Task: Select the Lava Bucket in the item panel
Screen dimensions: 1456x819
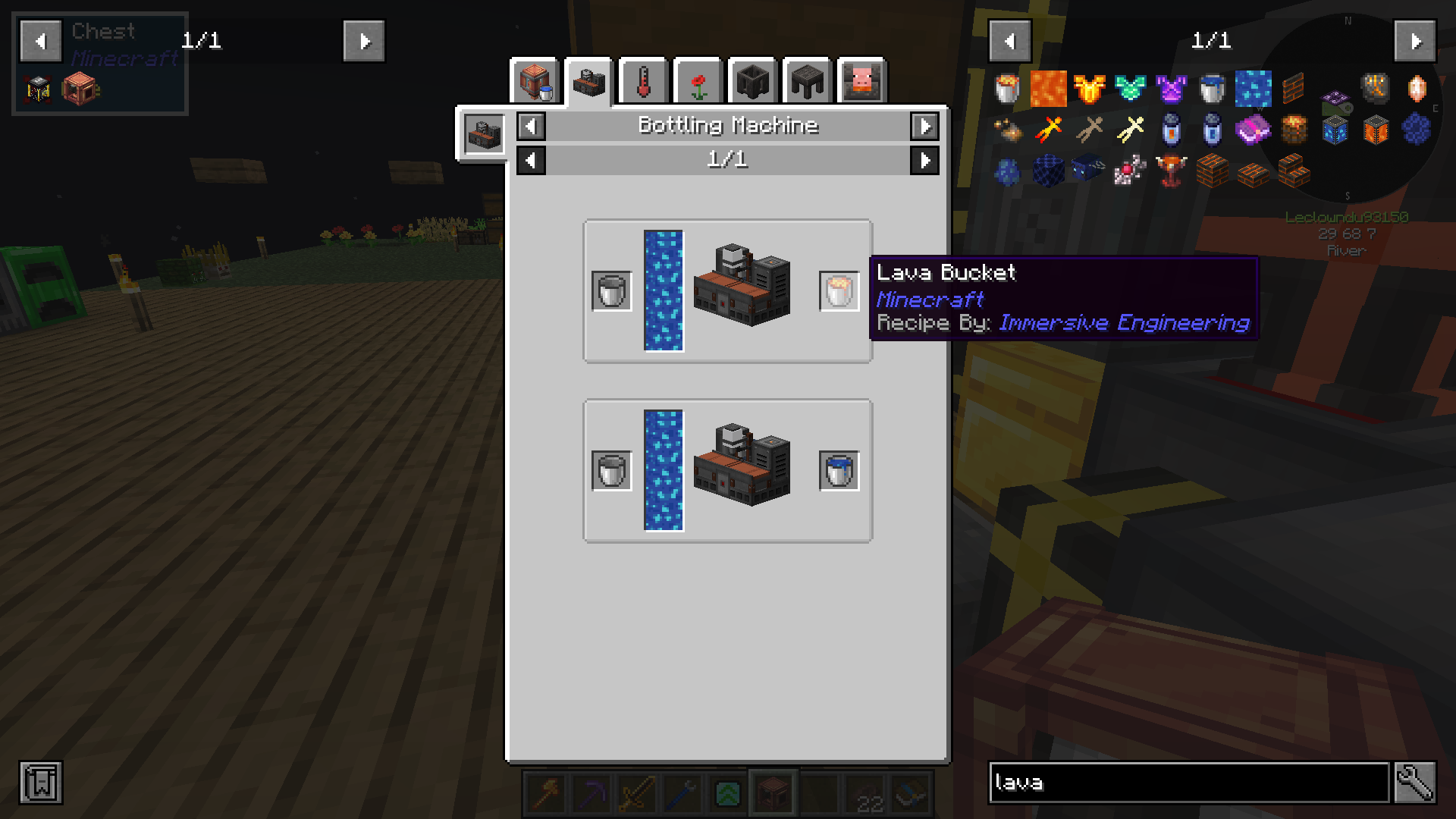Action: click(1006, 89)
